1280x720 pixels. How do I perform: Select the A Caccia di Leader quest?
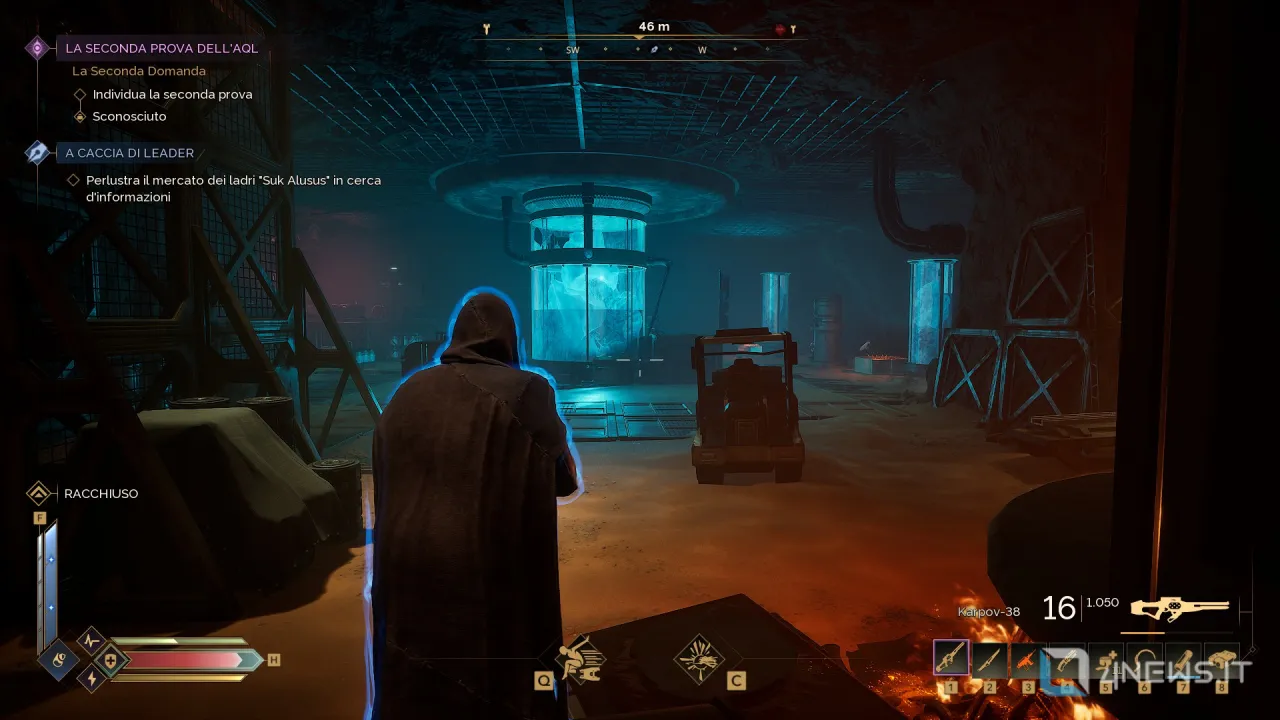click(x=129, y=153)
